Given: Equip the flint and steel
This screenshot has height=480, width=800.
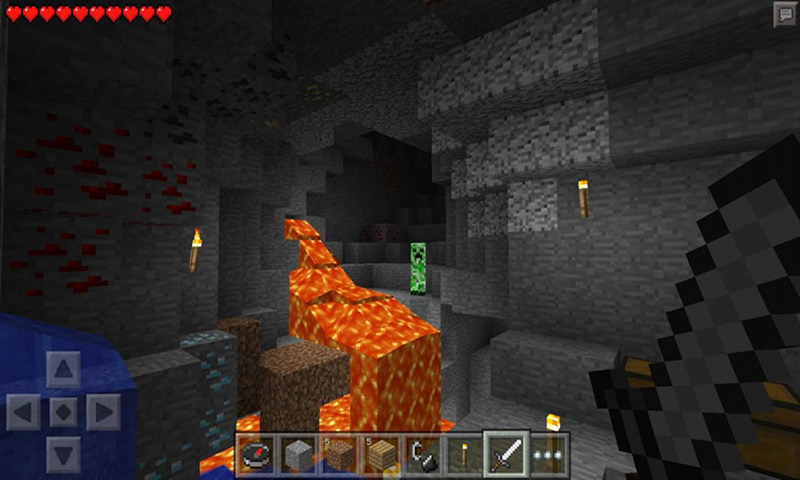Looking at the screenshot, I should 422,454.
